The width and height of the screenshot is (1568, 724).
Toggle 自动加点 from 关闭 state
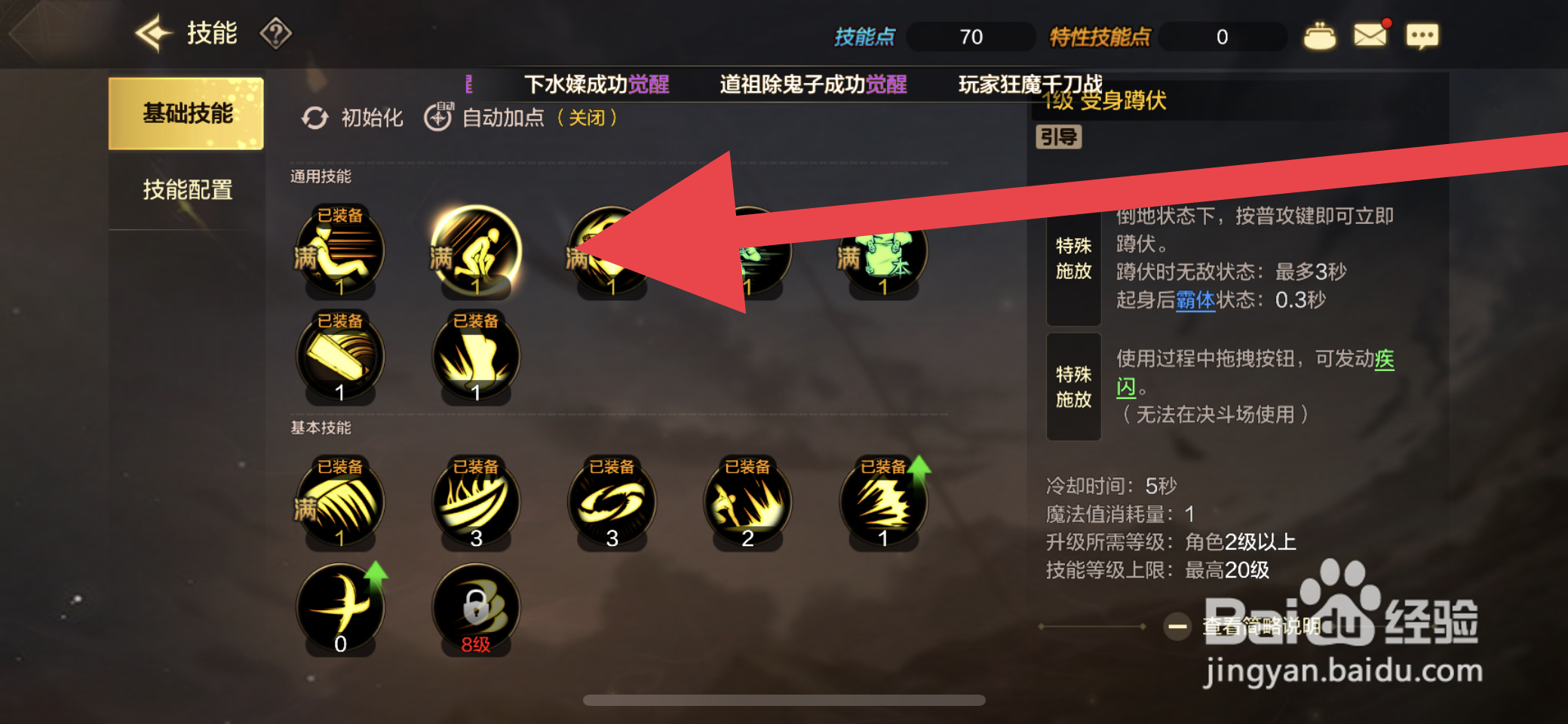502,118
